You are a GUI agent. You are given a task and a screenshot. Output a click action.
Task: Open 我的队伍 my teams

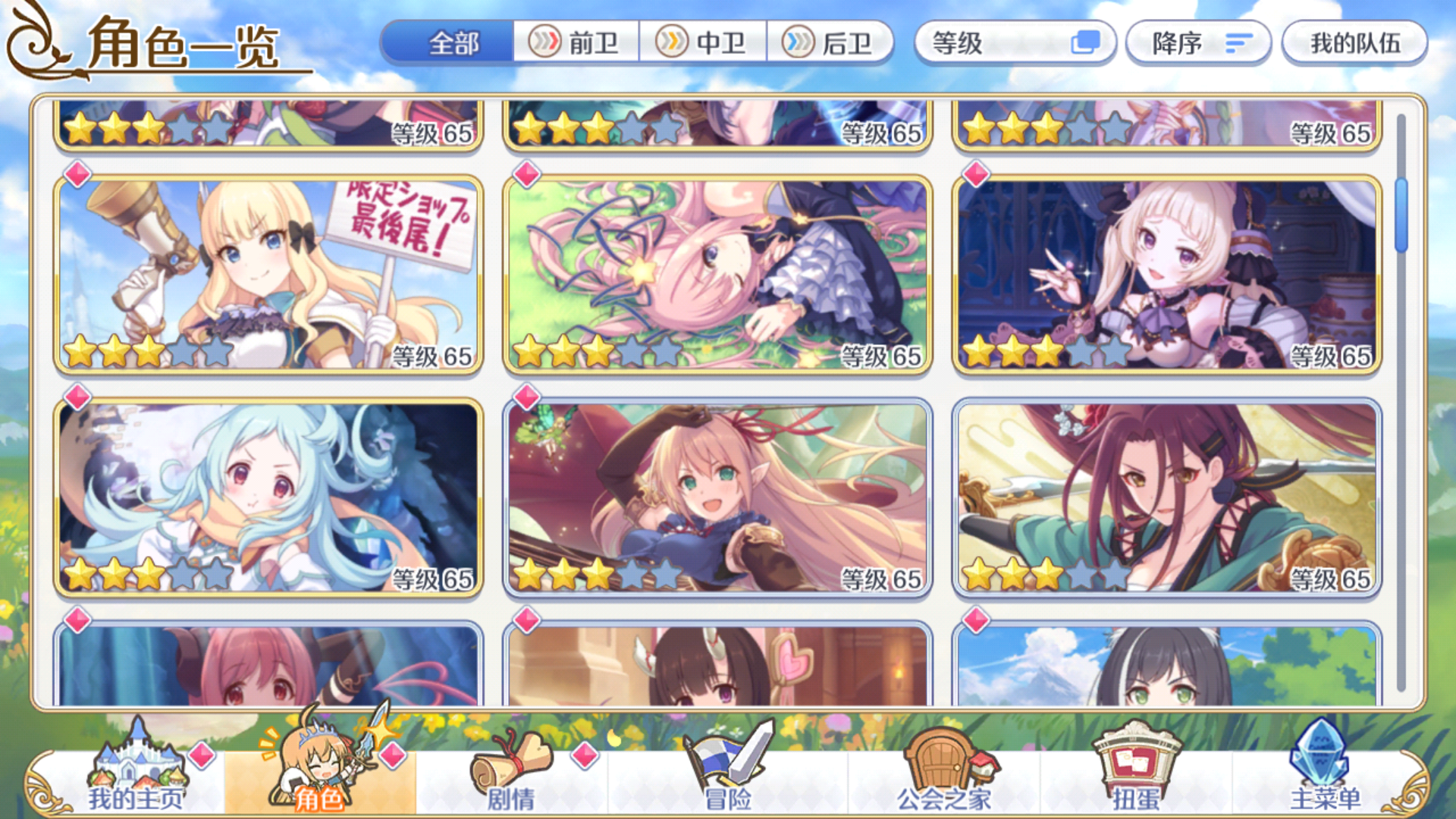[x=1354, y=44]
